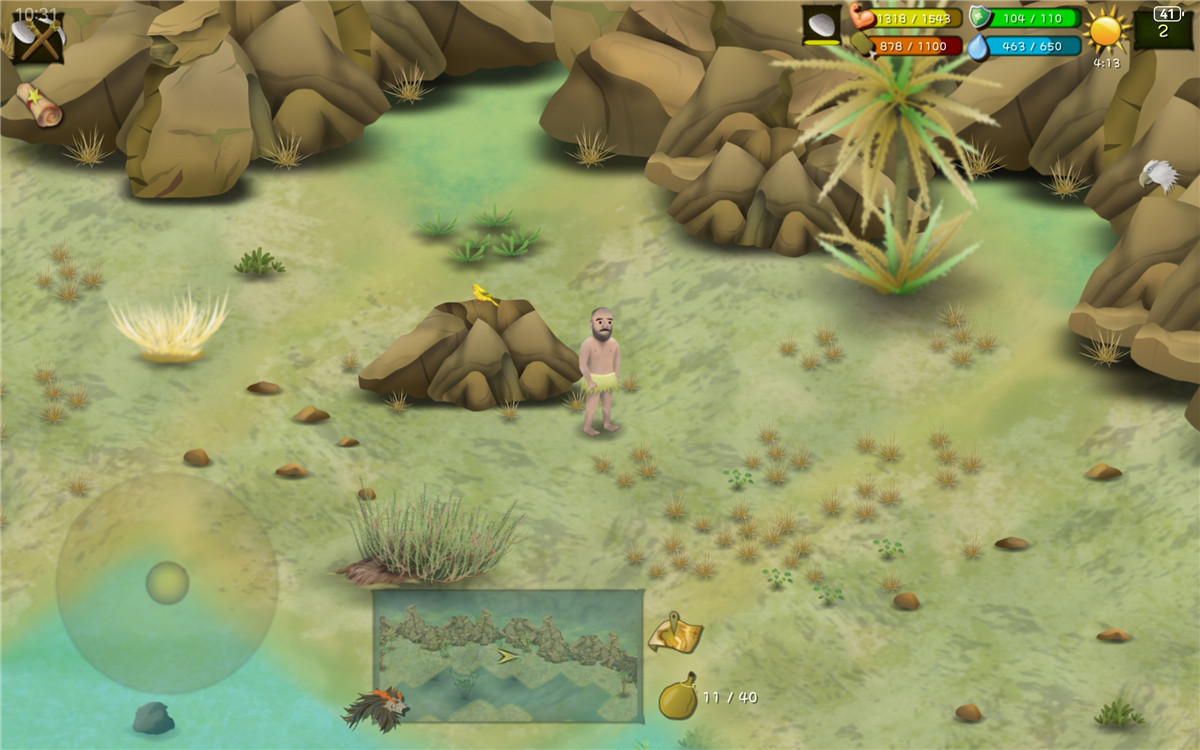Open the dark panel showing number 2
1200x750 pixels.
pyautogui.click(x=1163, y=27)
